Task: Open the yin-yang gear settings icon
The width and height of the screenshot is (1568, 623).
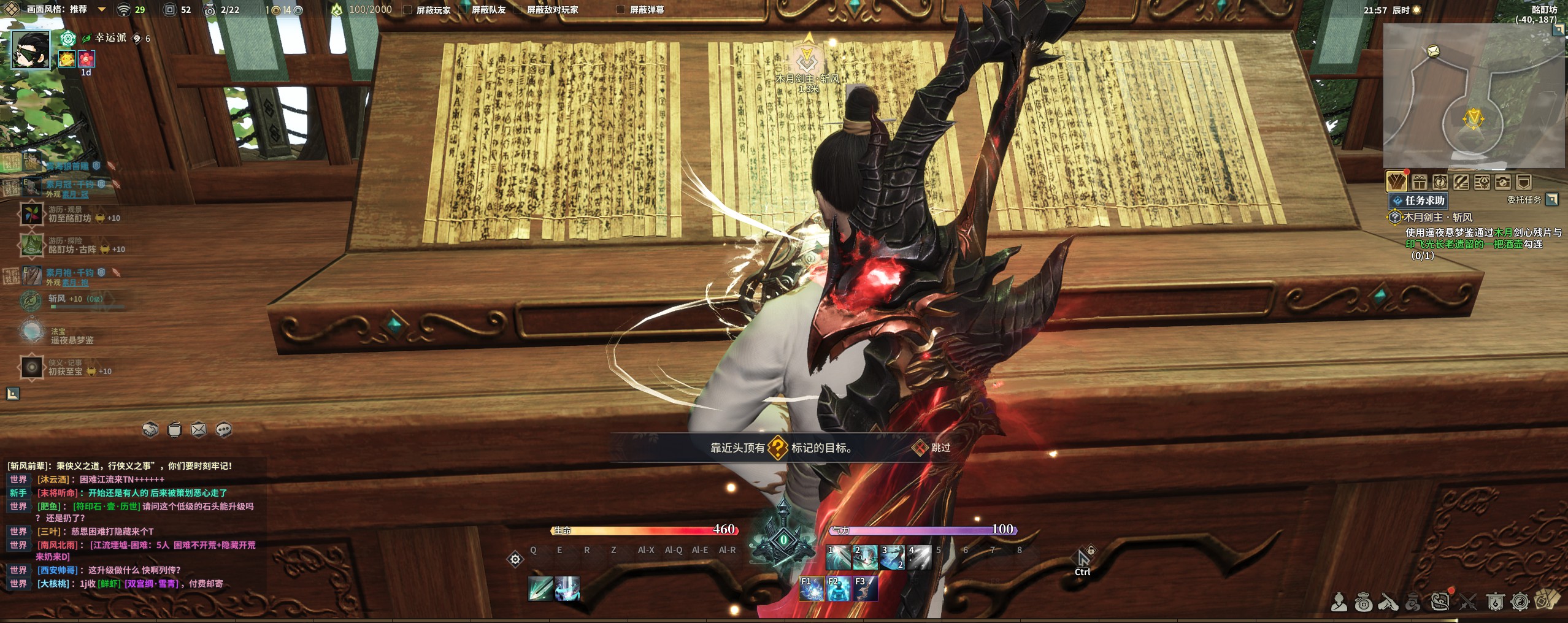Action: (1520, 603)
